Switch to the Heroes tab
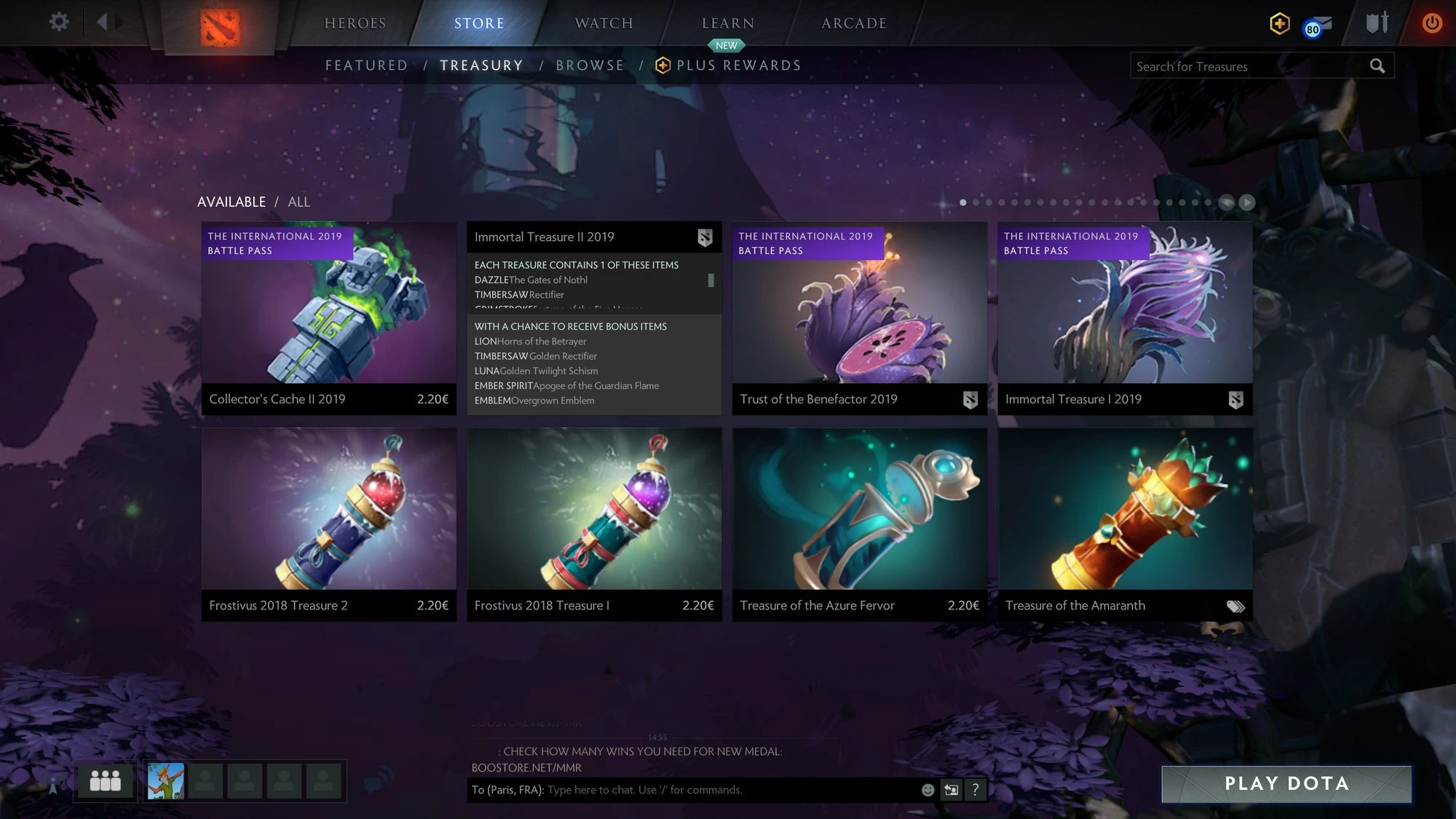This screenshot has height=819, width=1456. click(x=355, y=23)
